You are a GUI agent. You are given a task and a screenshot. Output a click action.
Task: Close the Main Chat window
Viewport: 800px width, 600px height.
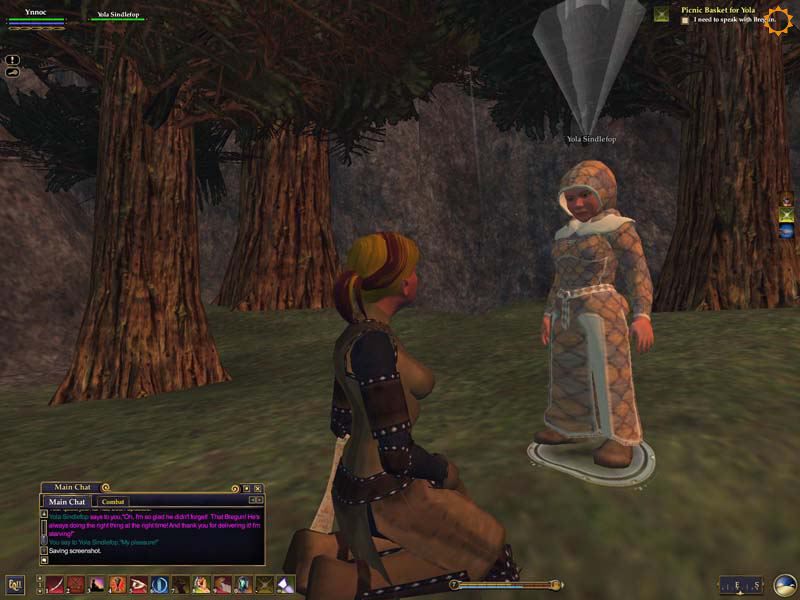coord(257,488)
